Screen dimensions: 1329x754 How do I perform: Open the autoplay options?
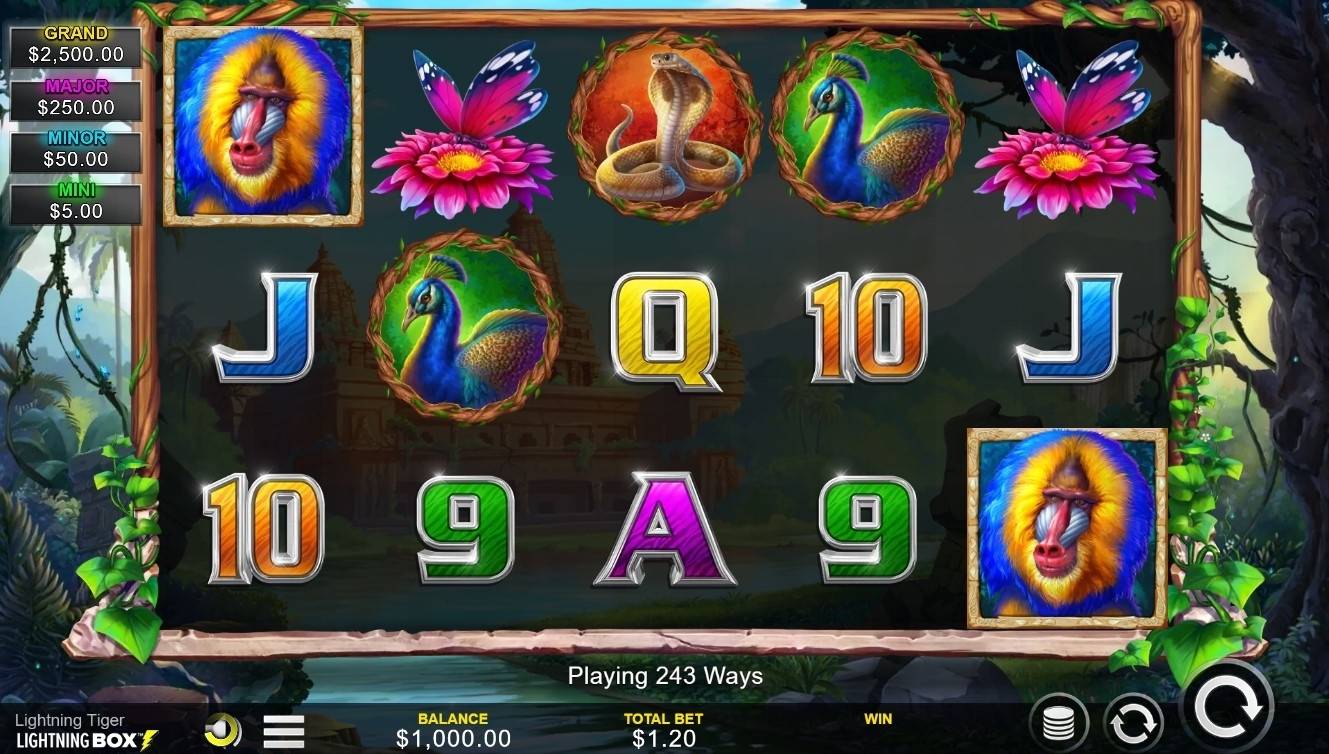click(x=1133, y=723)
